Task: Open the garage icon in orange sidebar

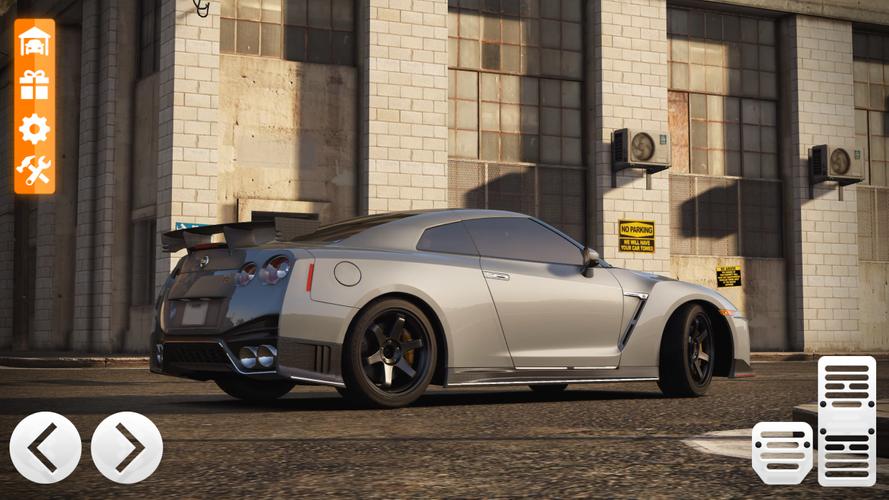Action: pos(34,41)
